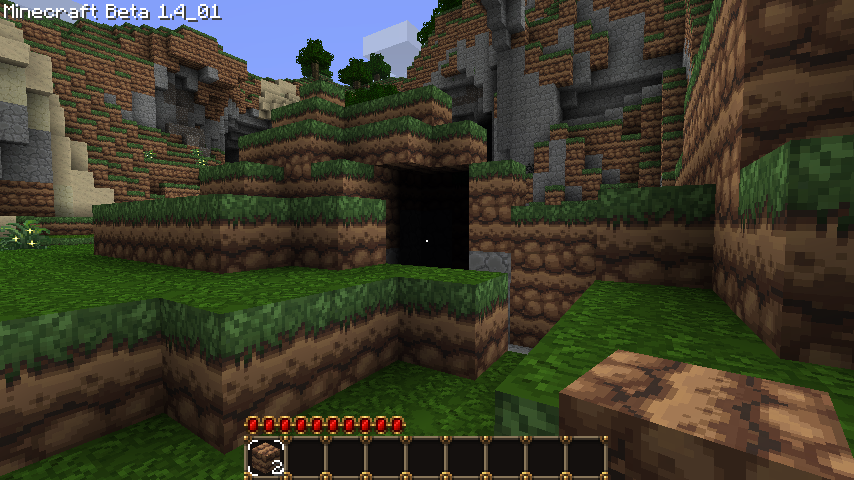Select the dirt block hotbar slot

click(266, 457)
